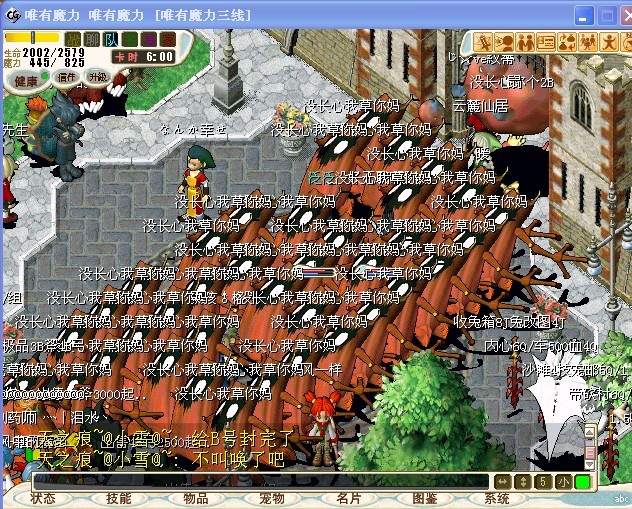Toggle the 队 team mode icon
Screen dimensions: 632x509
coord(111,39)
